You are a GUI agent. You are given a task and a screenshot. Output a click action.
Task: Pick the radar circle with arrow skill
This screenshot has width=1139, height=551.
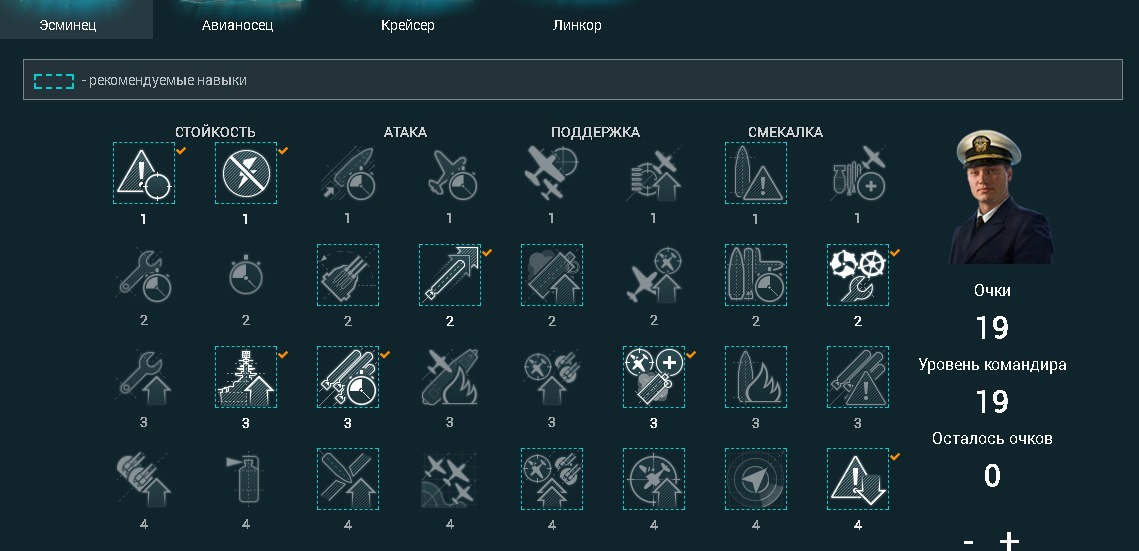point(756,479)
